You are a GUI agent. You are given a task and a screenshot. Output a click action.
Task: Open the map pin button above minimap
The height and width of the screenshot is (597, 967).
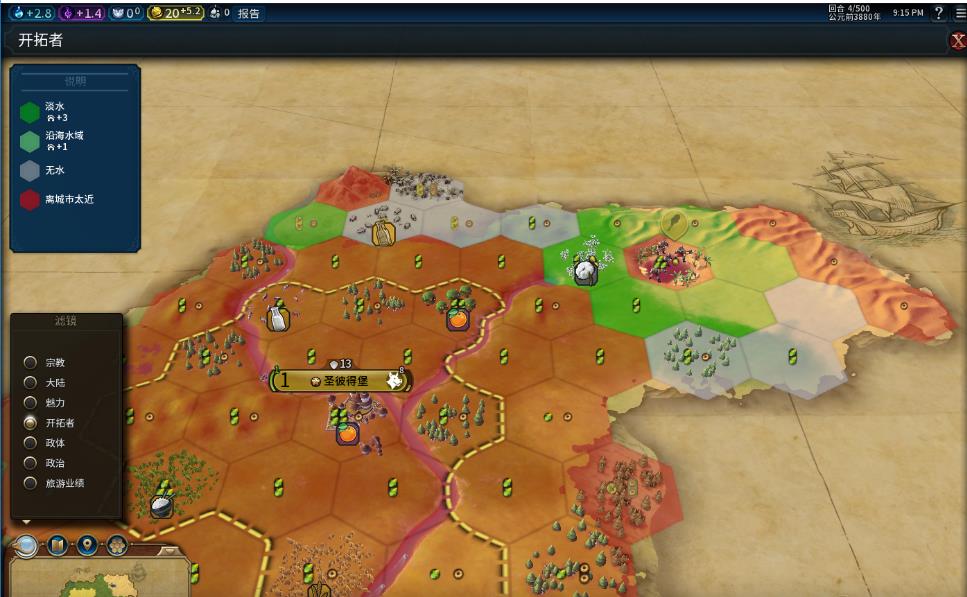[88, 545]
